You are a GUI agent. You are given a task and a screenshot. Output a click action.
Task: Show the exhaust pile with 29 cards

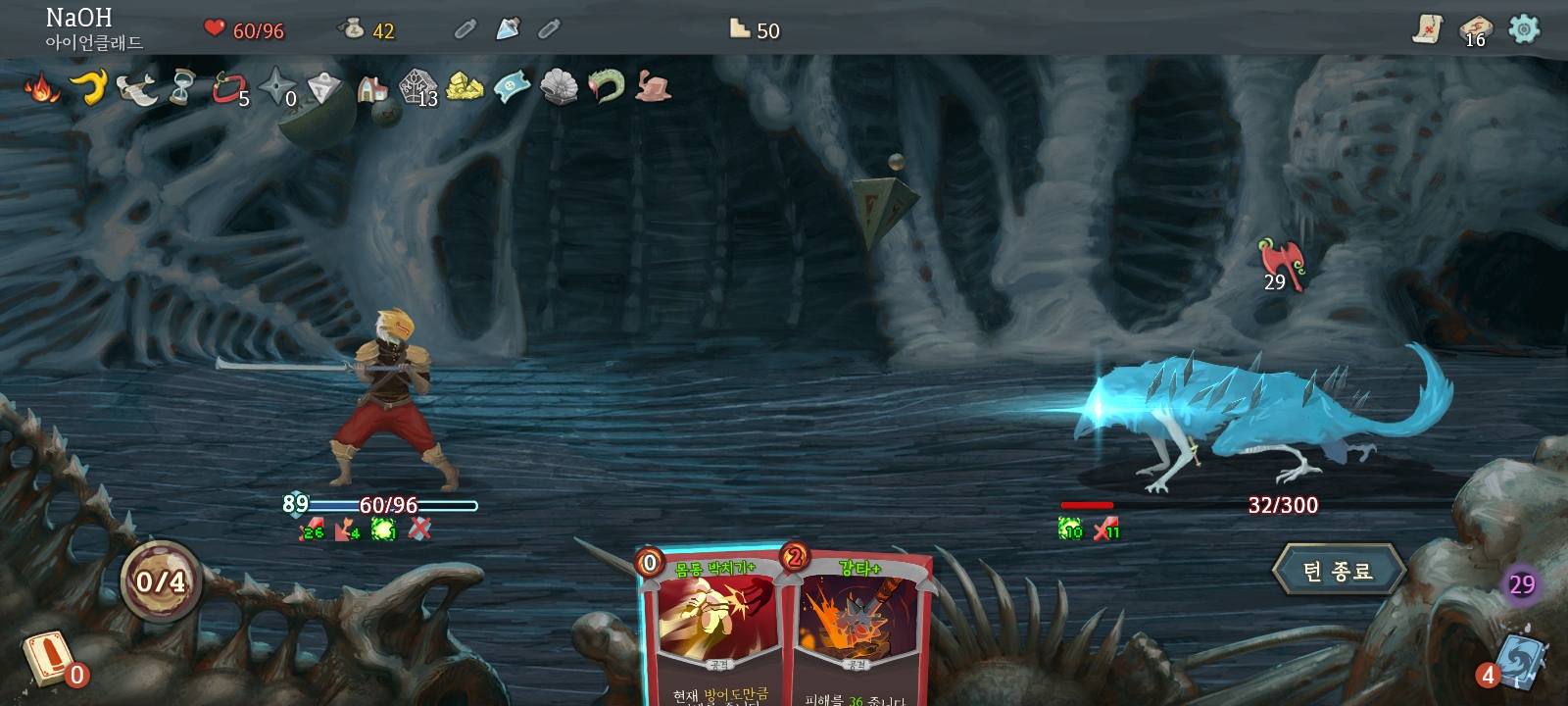click(1521, 585)
